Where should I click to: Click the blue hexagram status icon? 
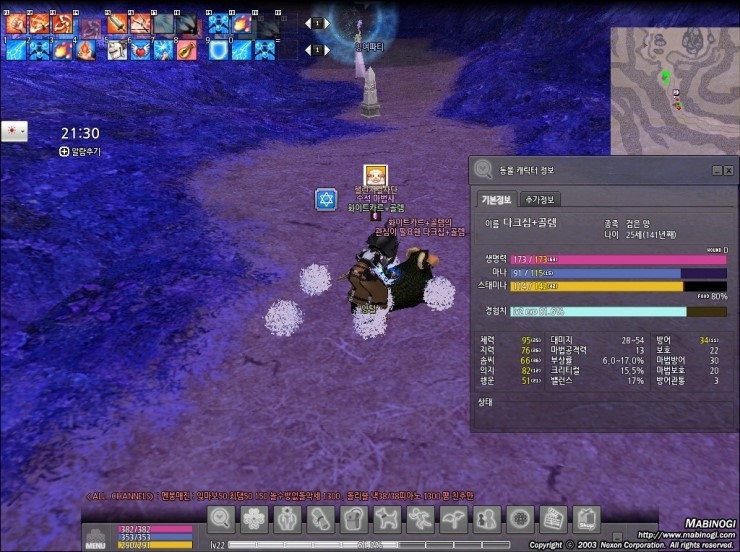(326, 199)
